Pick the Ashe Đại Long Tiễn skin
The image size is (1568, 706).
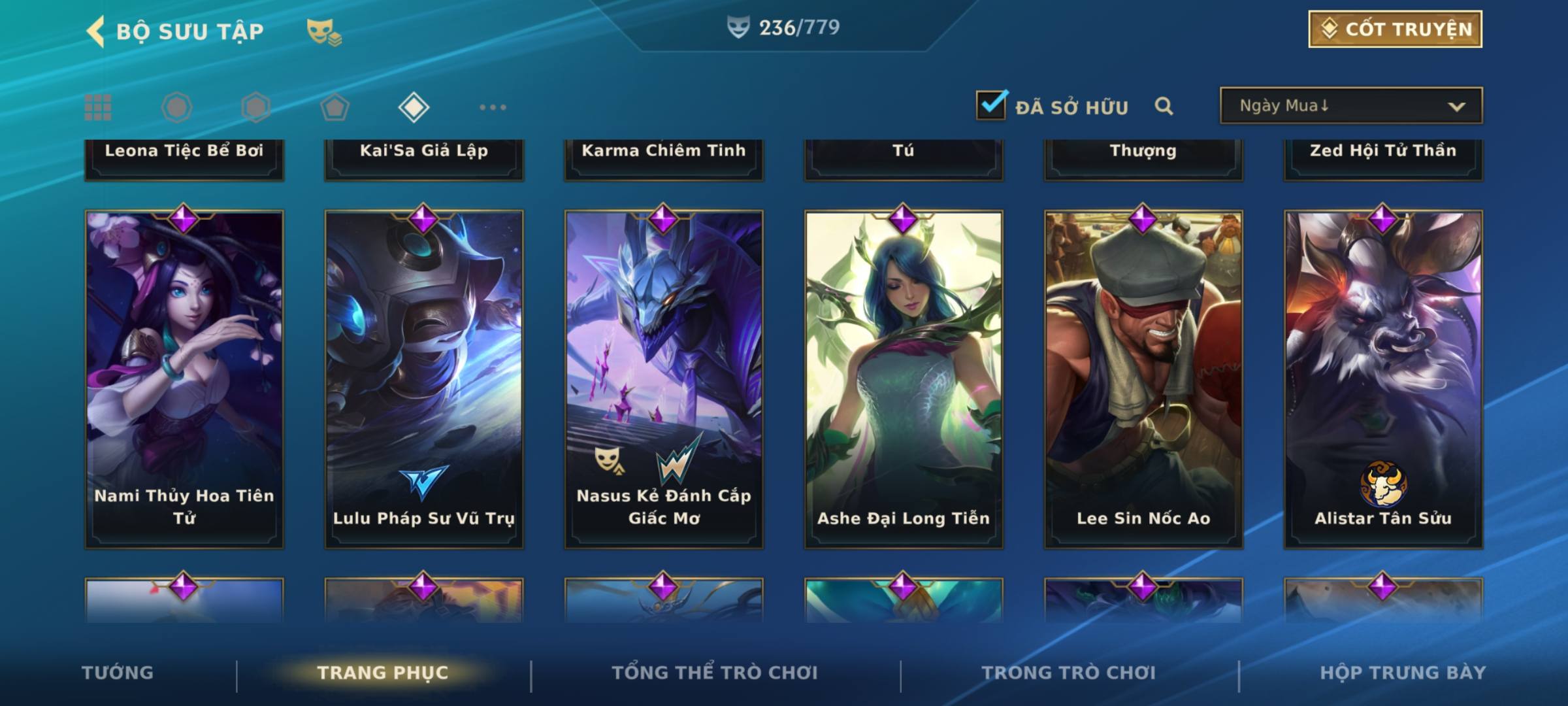pos(904,379)
